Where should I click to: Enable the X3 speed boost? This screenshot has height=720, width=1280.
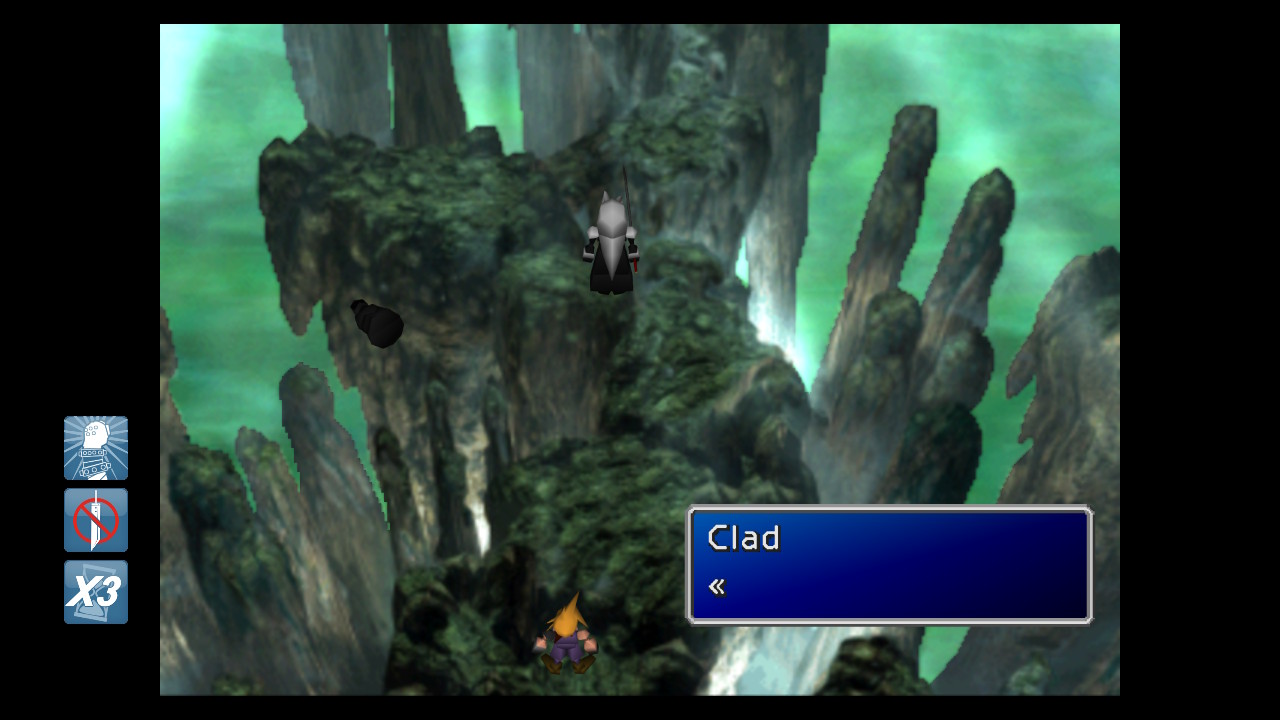pyautogui.click(x=96, y=592)
